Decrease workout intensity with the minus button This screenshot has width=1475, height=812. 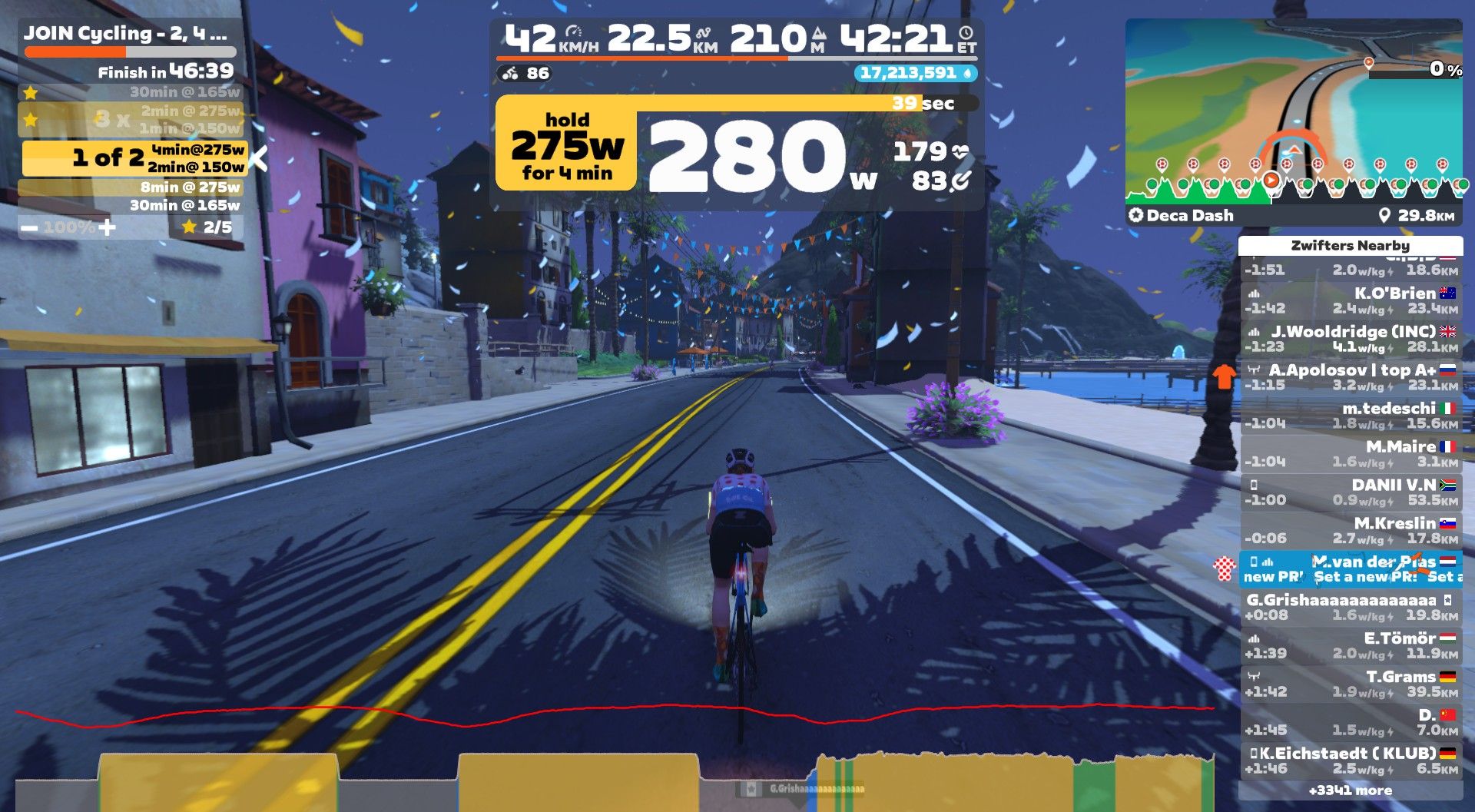point(29,227)
